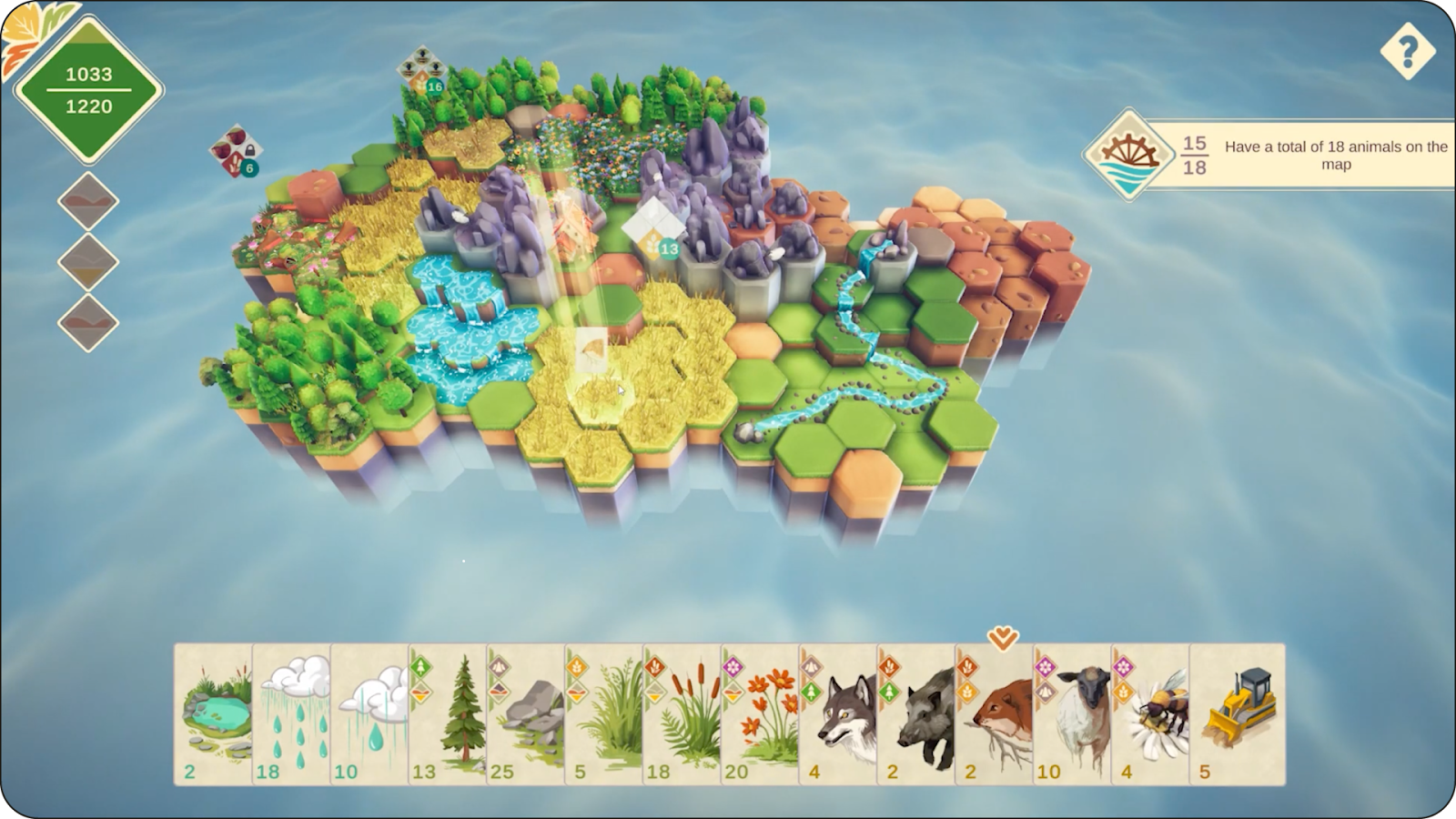The width and height of the screenshot is (1456, 819).
Task: Pick the heavy rain card costing 18
Action: pos(291,714)
